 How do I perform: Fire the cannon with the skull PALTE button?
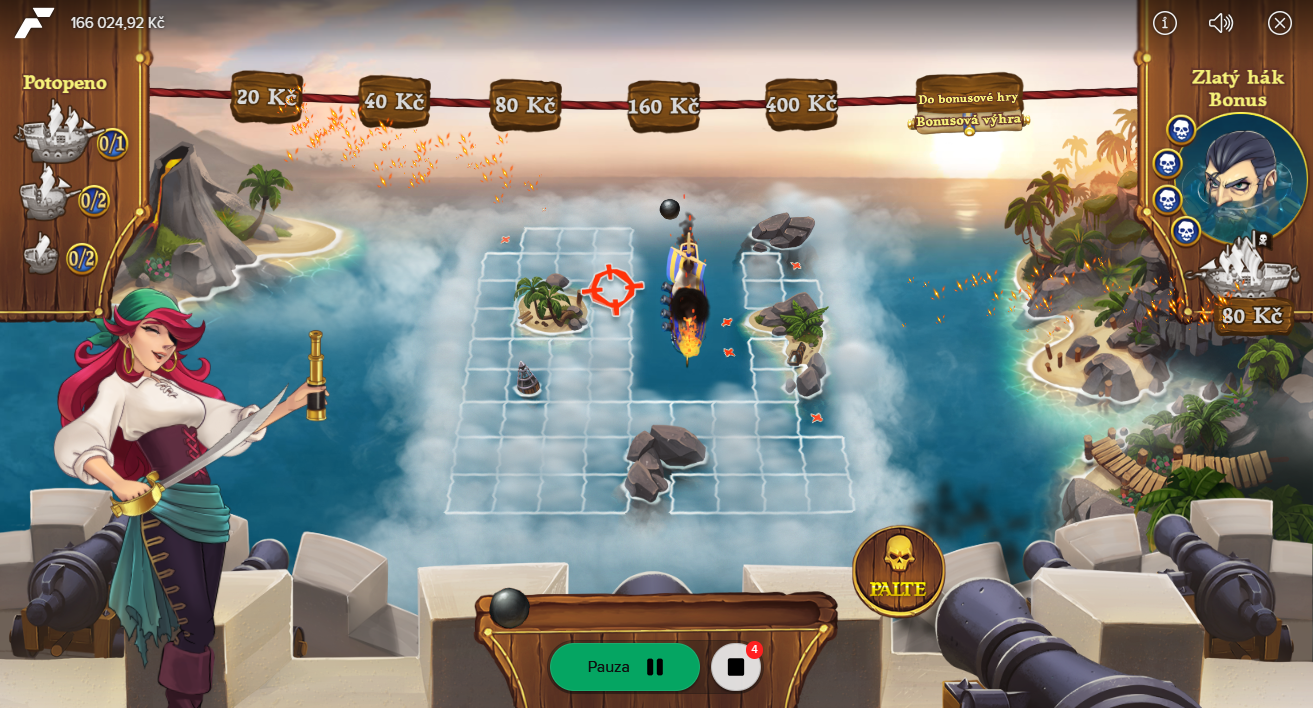(x=898, y=571)
